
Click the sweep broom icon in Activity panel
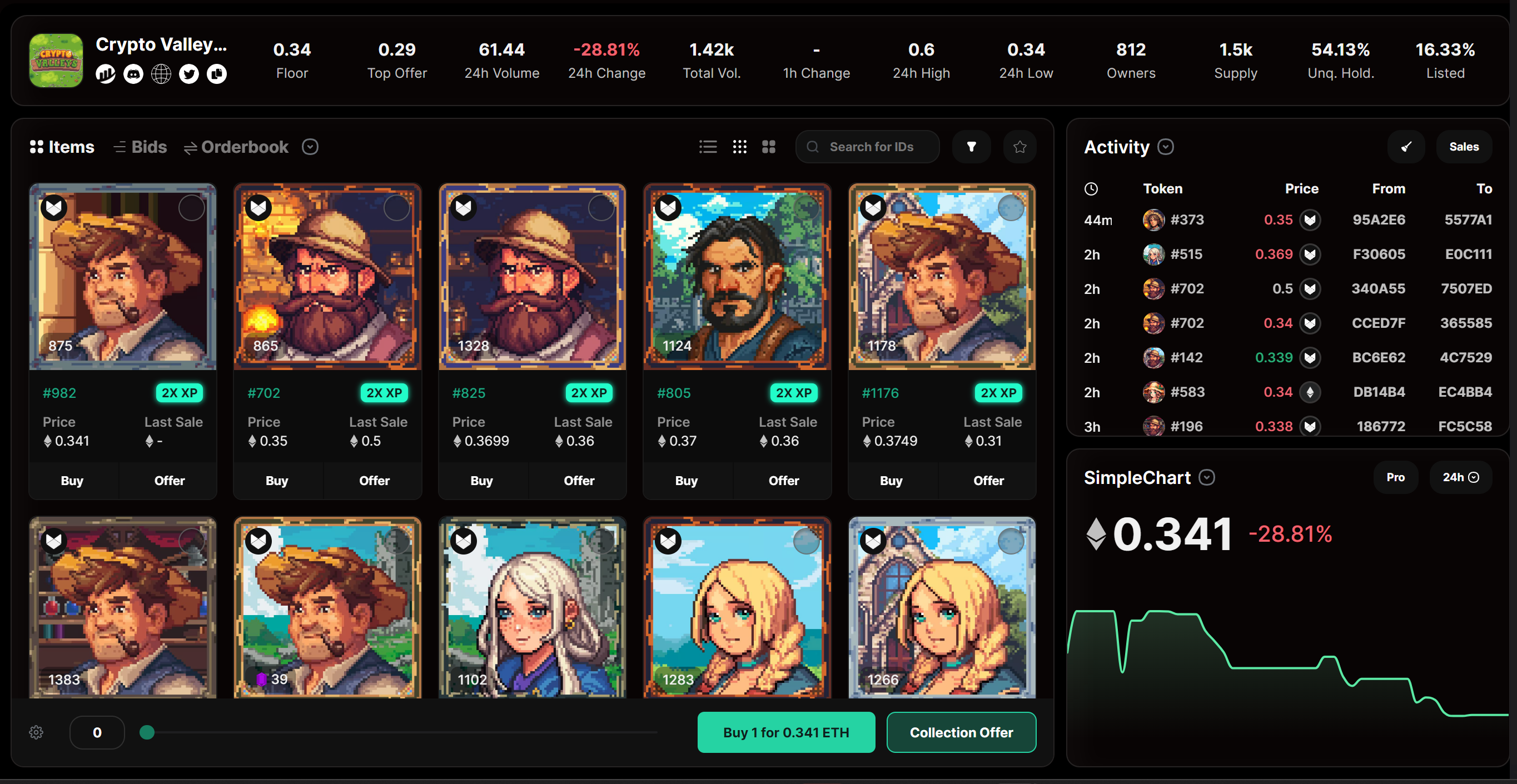(x=1407, y=147)
